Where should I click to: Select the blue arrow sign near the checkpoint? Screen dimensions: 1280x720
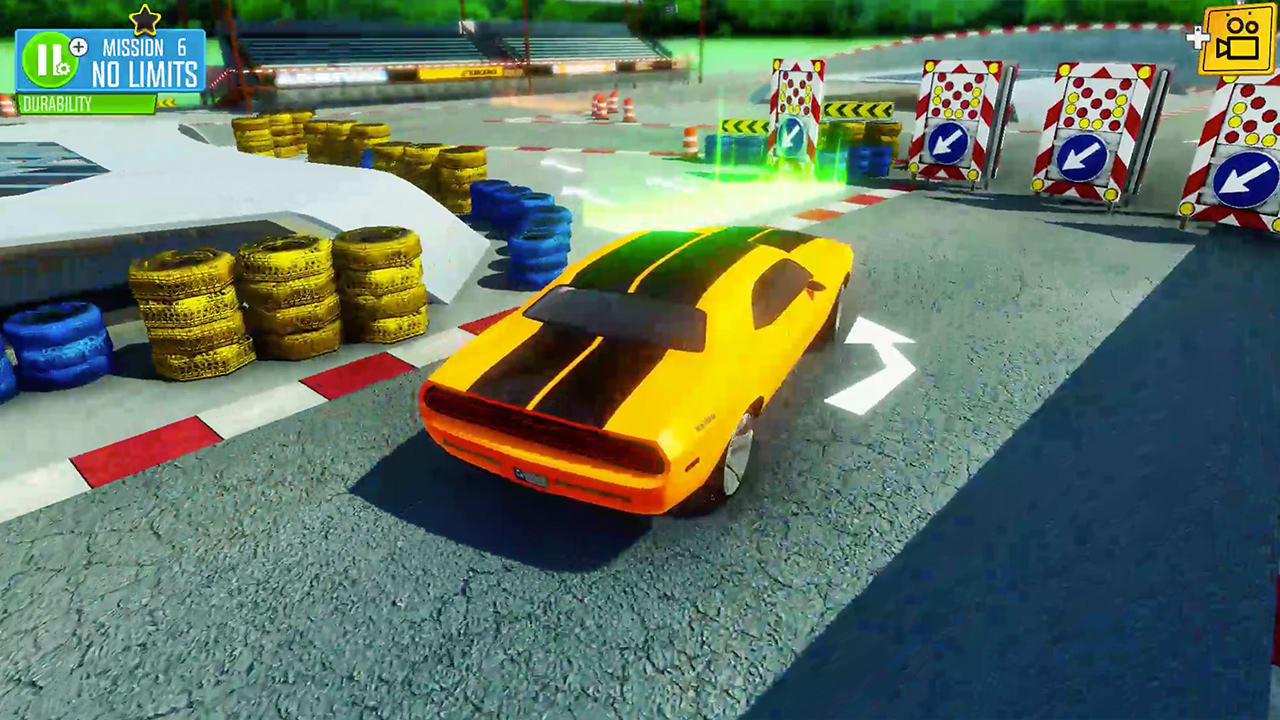coord(792,133)
